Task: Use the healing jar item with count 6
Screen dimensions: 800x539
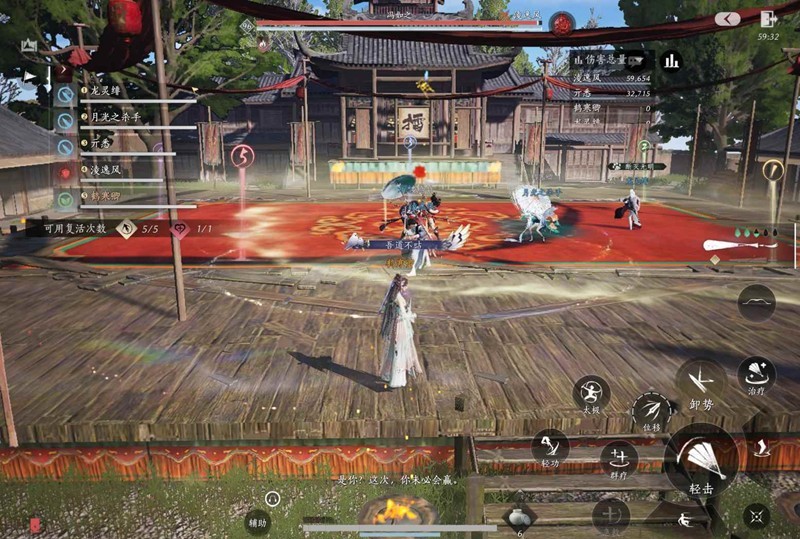Action: (519, 517)
